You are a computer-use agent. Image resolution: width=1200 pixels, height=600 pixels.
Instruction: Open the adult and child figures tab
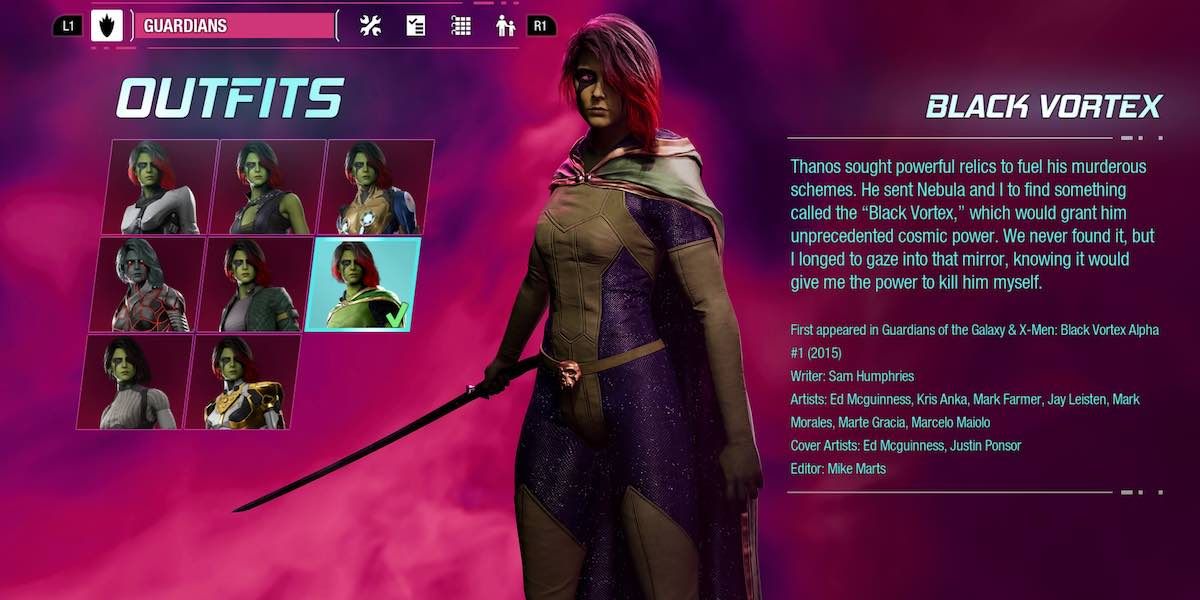tap(506, 26)
